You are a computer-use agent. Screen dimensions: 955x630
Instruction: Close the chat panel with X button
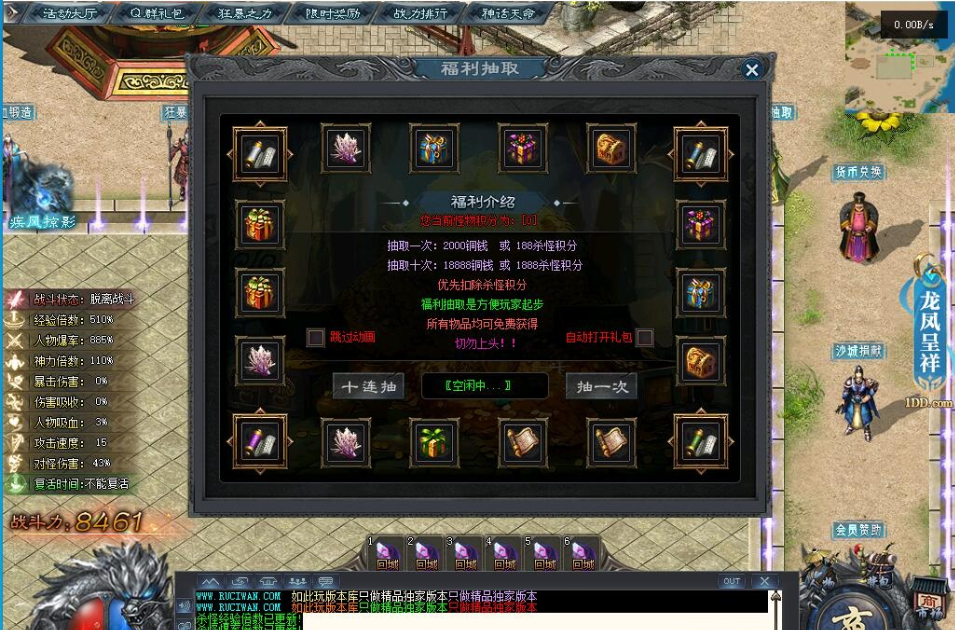point(765,581)
